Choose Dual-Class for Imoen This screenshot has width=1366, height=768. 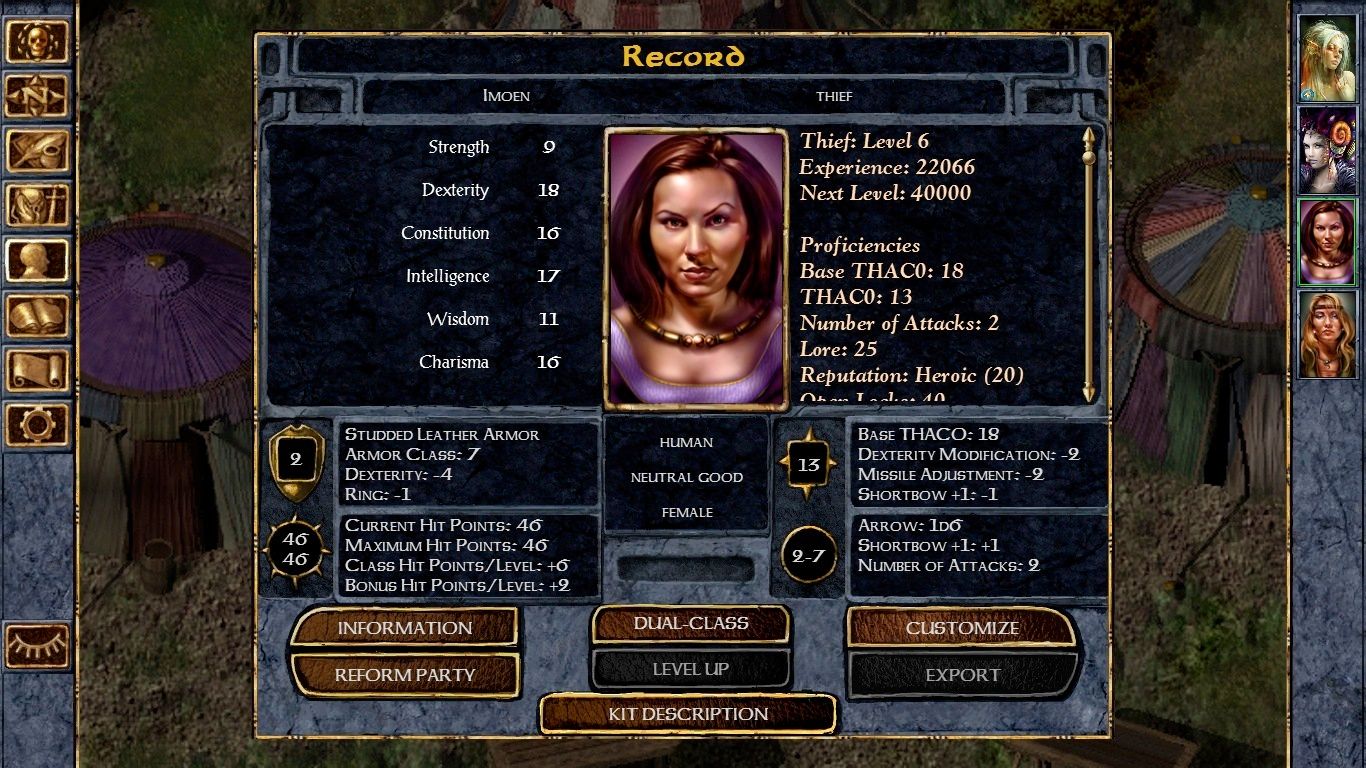[x=690, y=624]
